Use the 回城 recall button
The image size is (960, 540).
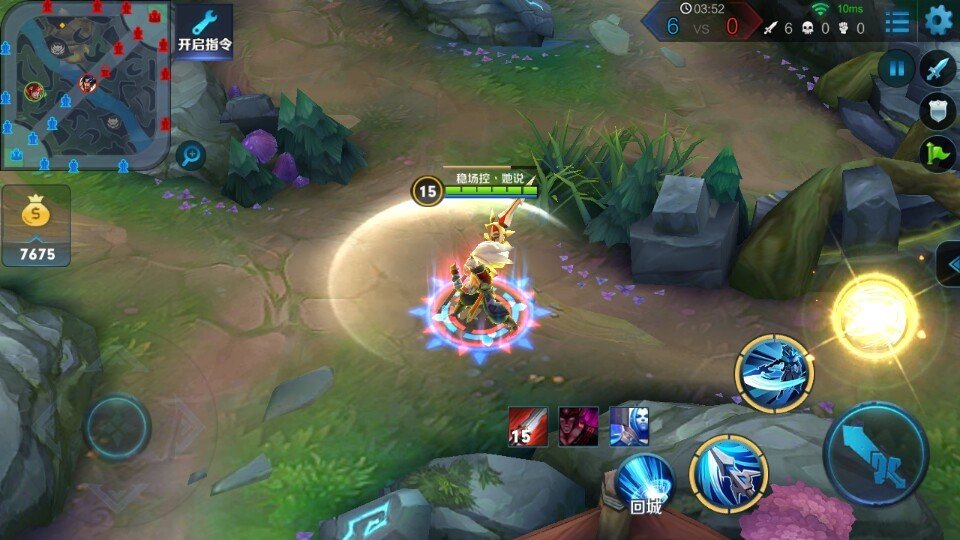pos(645,483)
